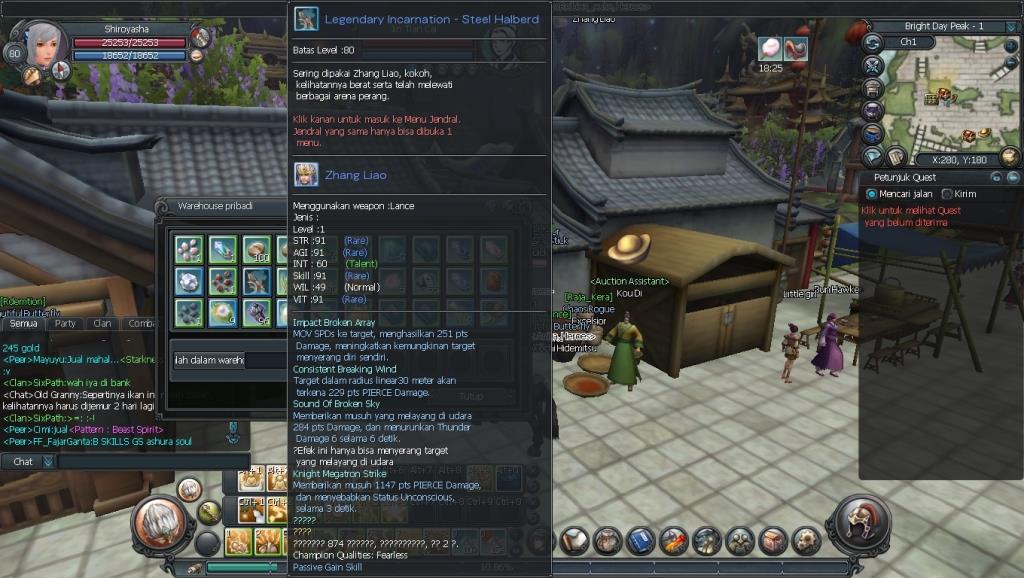Open the Bright Day Peak map dropdown
1024x578 pixels.
[1012, 26]
